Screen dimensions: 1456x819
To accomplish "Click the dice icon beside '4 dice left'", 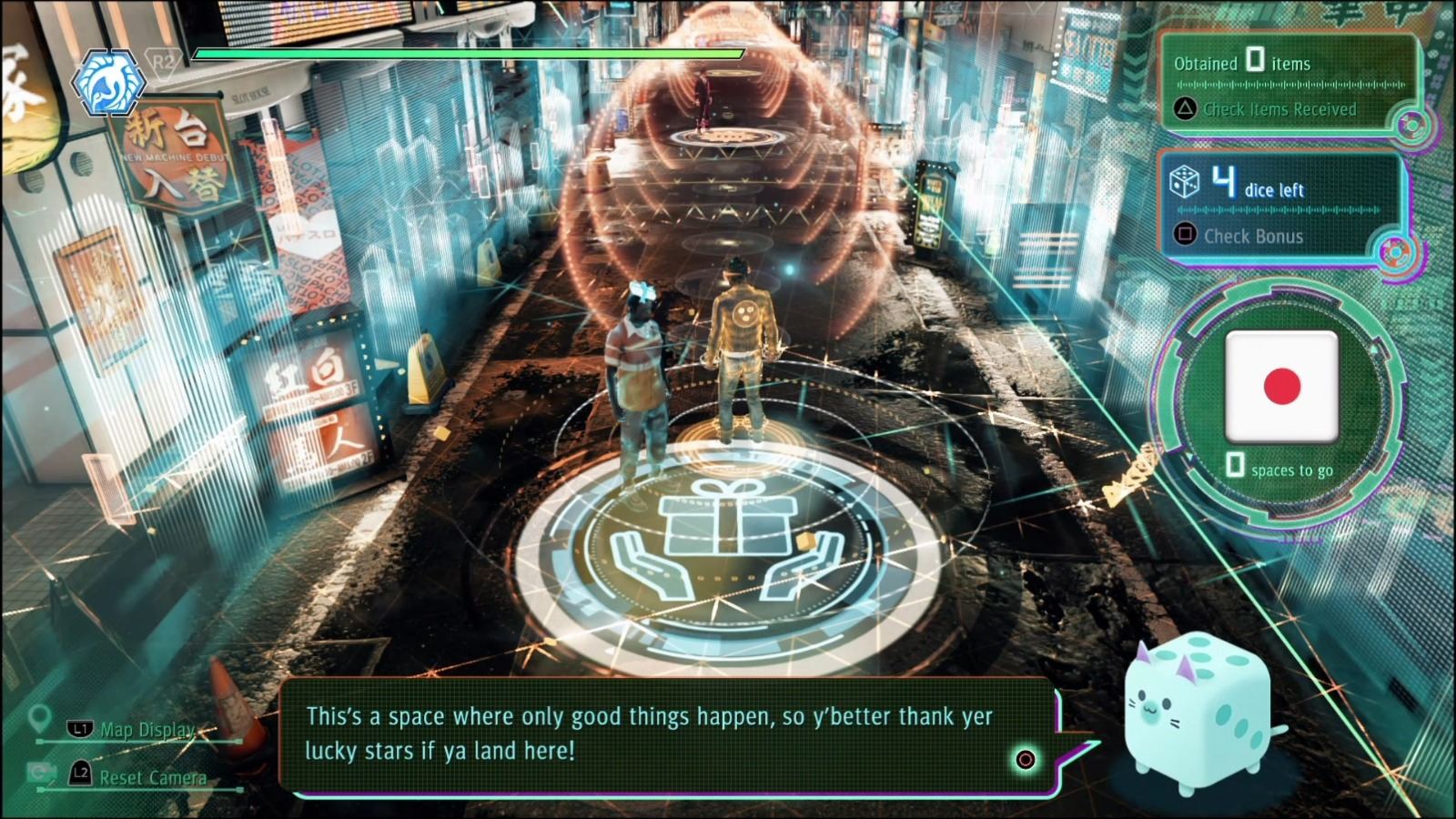I will coord(1182,184).
